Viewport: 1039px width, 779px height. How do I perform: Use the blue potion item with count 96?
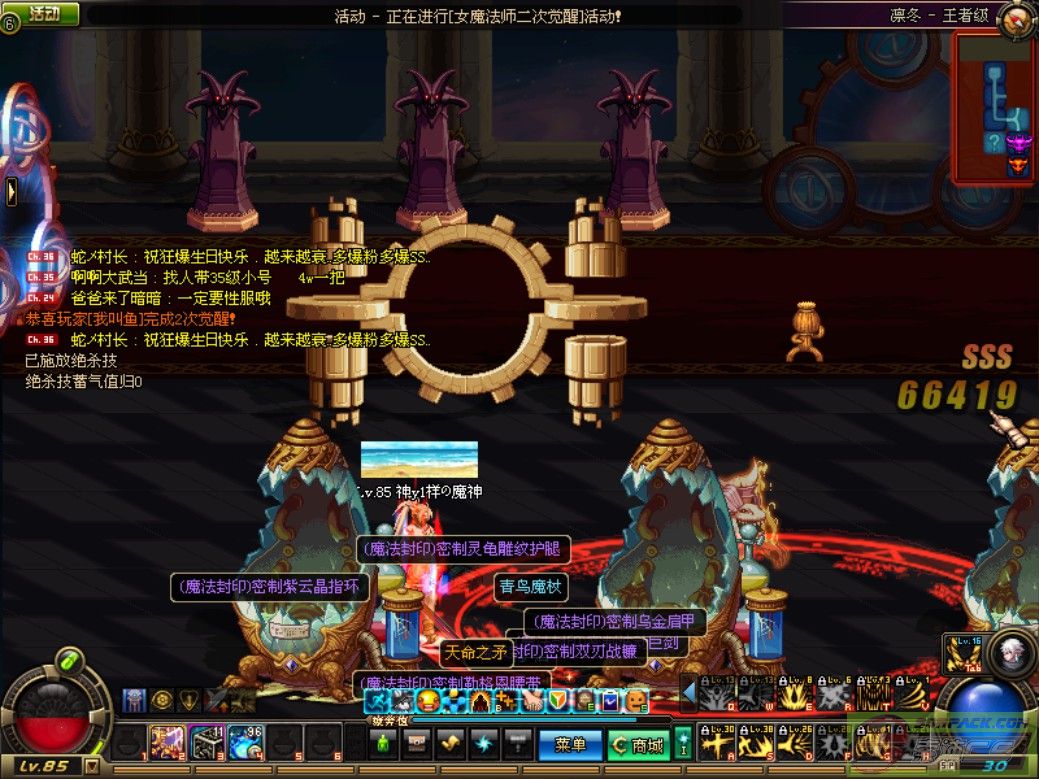[x=246, y=743]
